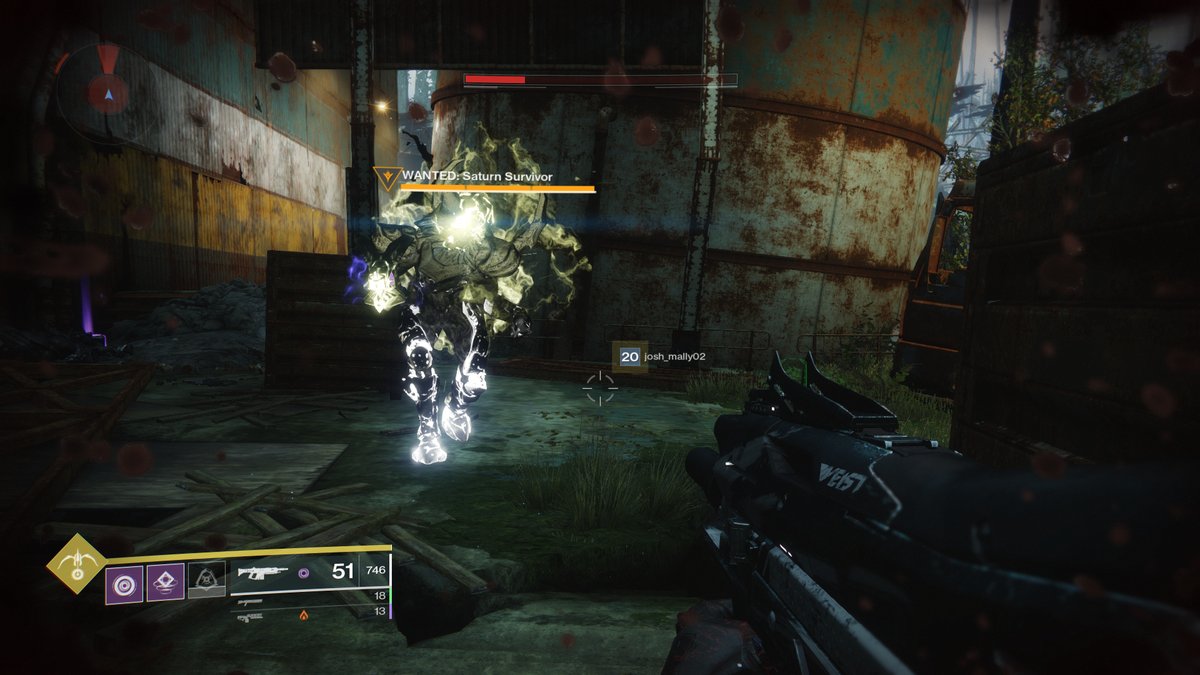The width and height of the screenshot is (1200, 675).
Task: Click the greyed-out class ability icon
Action: point(206,582)
